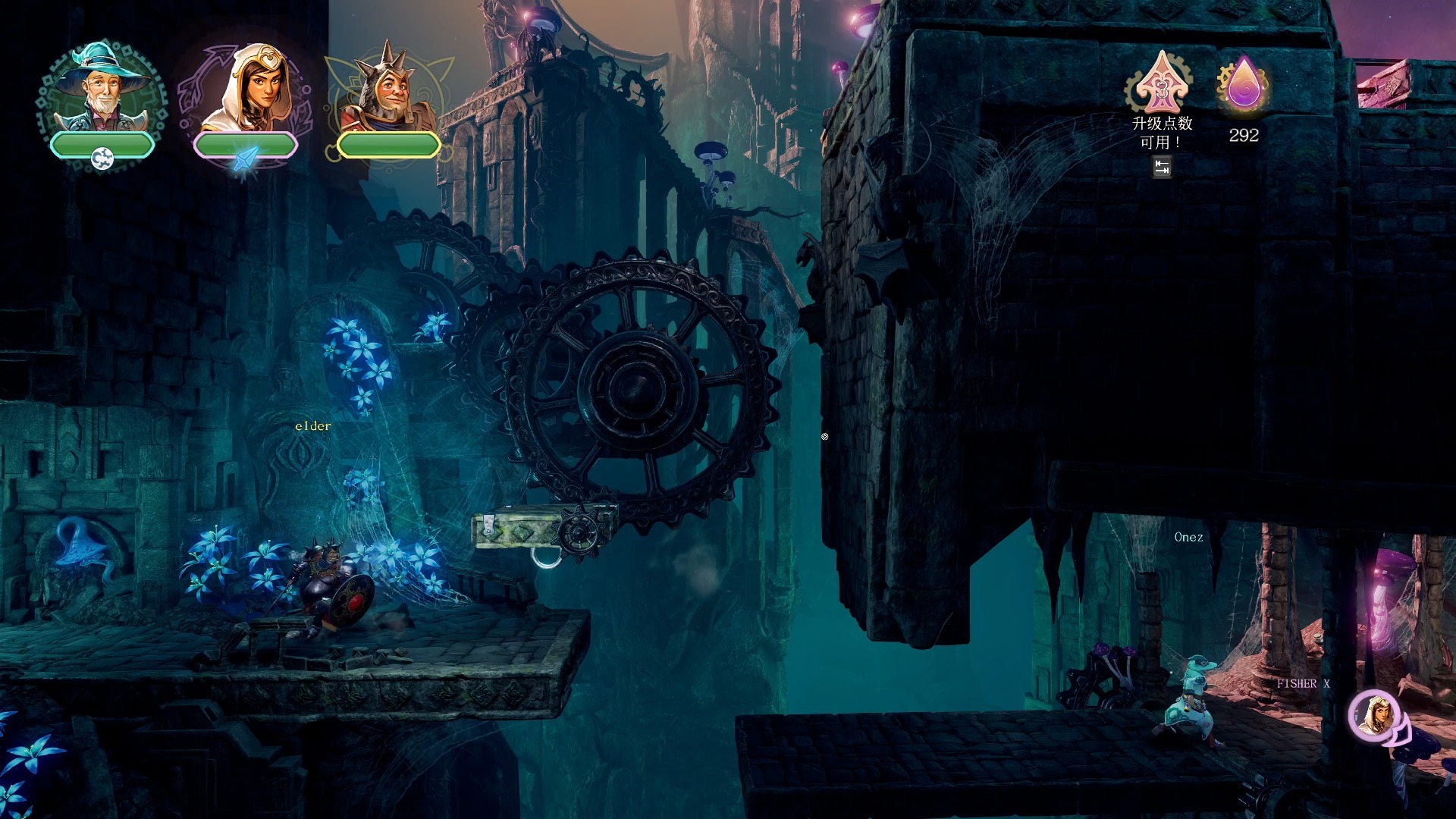This screenshot has width=1456, height=819.
Task: Click the purple experience droplet icon
Action: pyautogui.click(x=1243, y=84)
